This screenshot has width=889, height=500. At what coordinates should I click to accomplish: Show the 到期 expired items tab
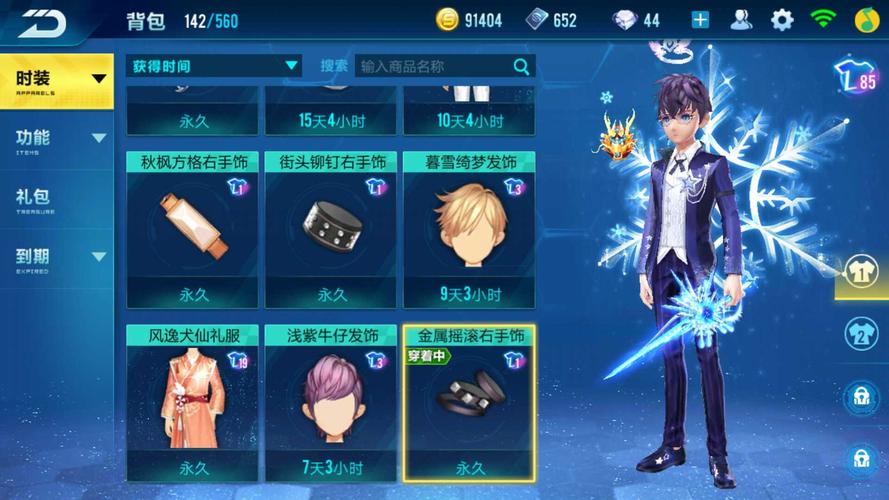click(56, 258)
